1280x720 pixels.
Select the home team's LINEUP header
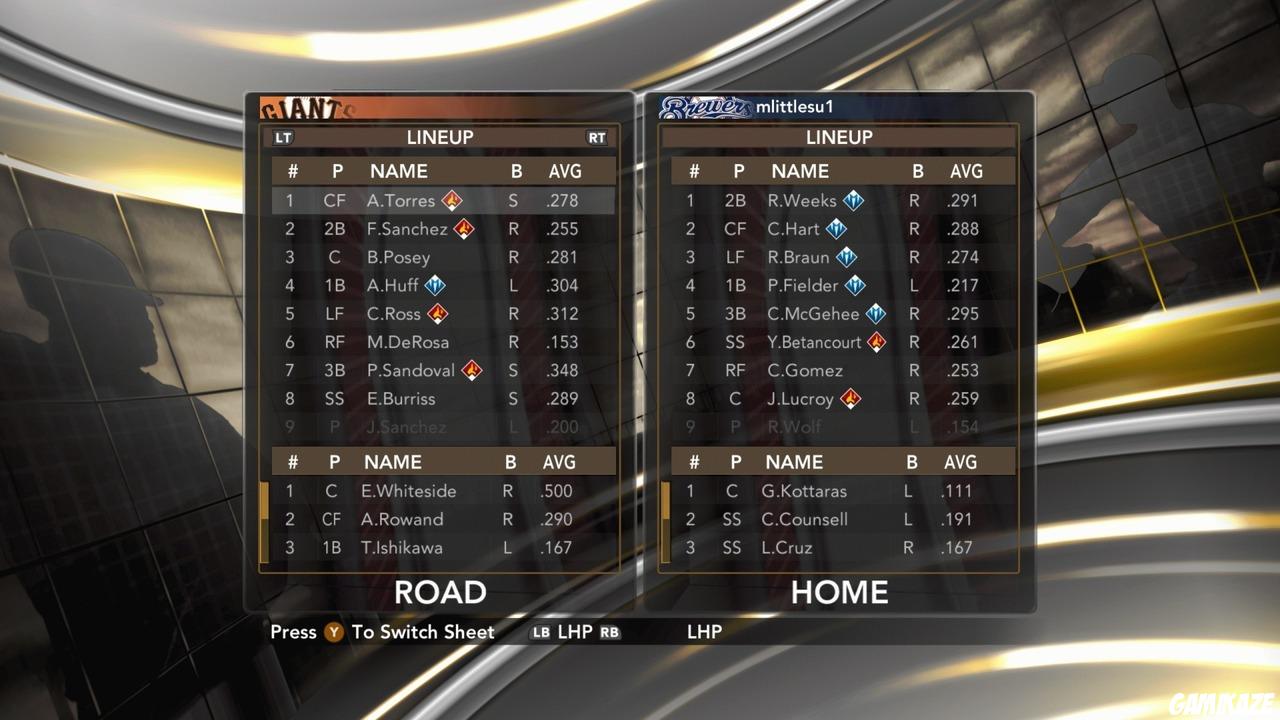840,137
